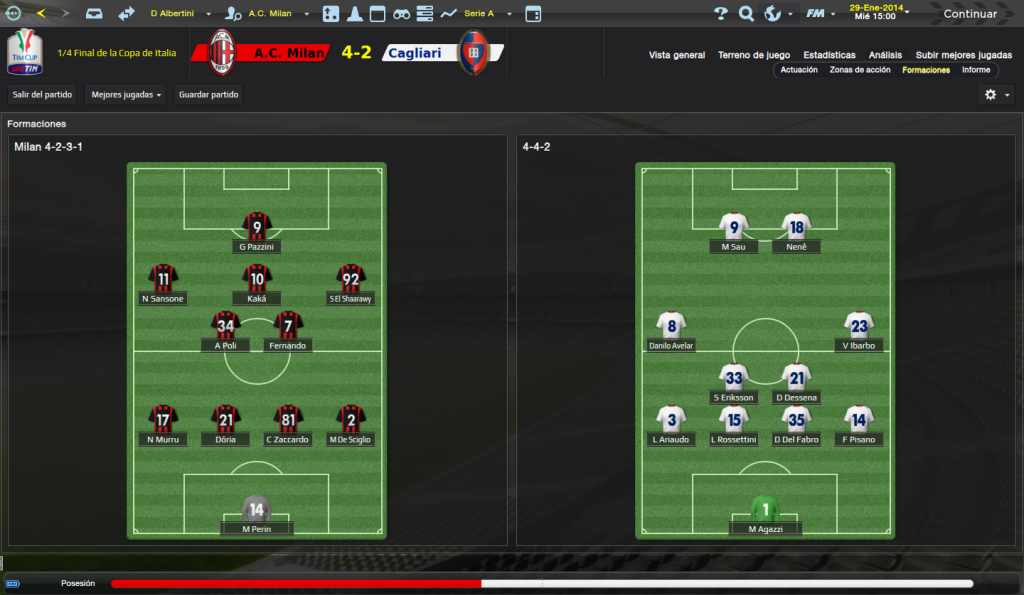Choose goalkeeper M Agazzi's shirt
The image size is (1024, 595).
pyautogui.click(x=765, y=509)
